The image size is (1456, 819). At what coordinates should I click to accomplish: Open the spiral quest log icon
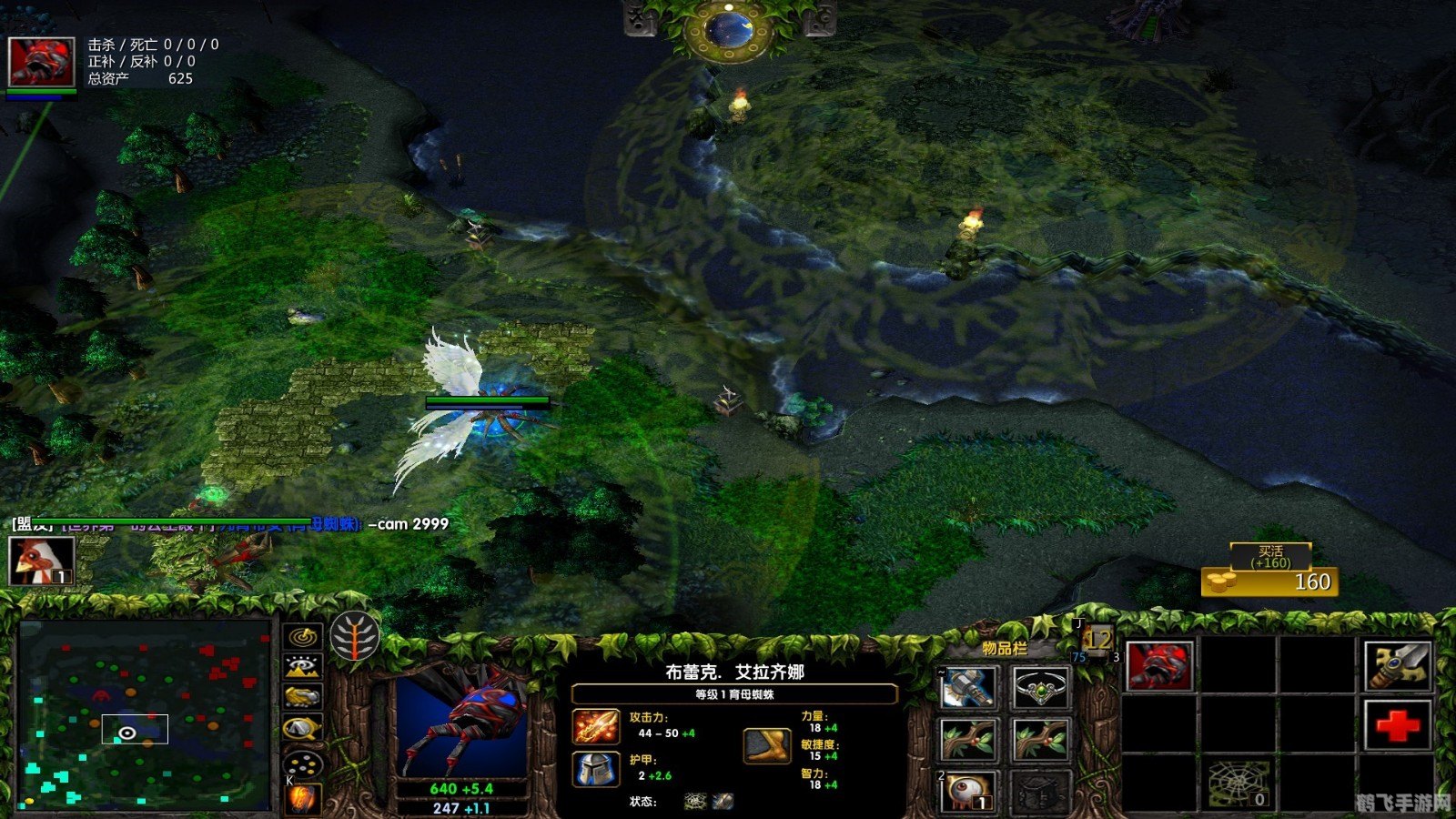tap(300, 635)
